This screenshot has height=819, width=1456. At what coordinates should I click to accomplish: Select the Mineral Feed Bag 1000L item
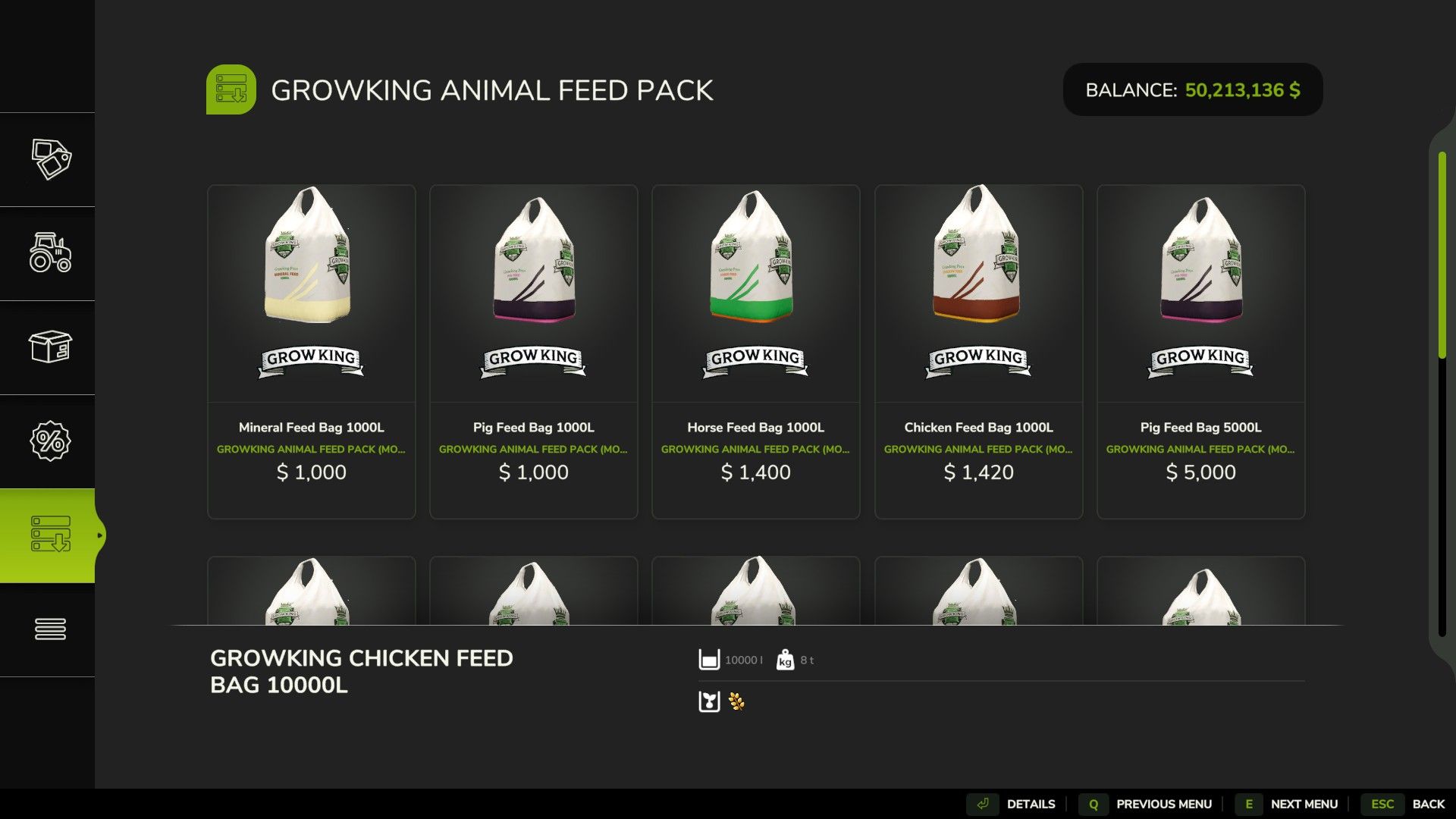tap(311, 351)
